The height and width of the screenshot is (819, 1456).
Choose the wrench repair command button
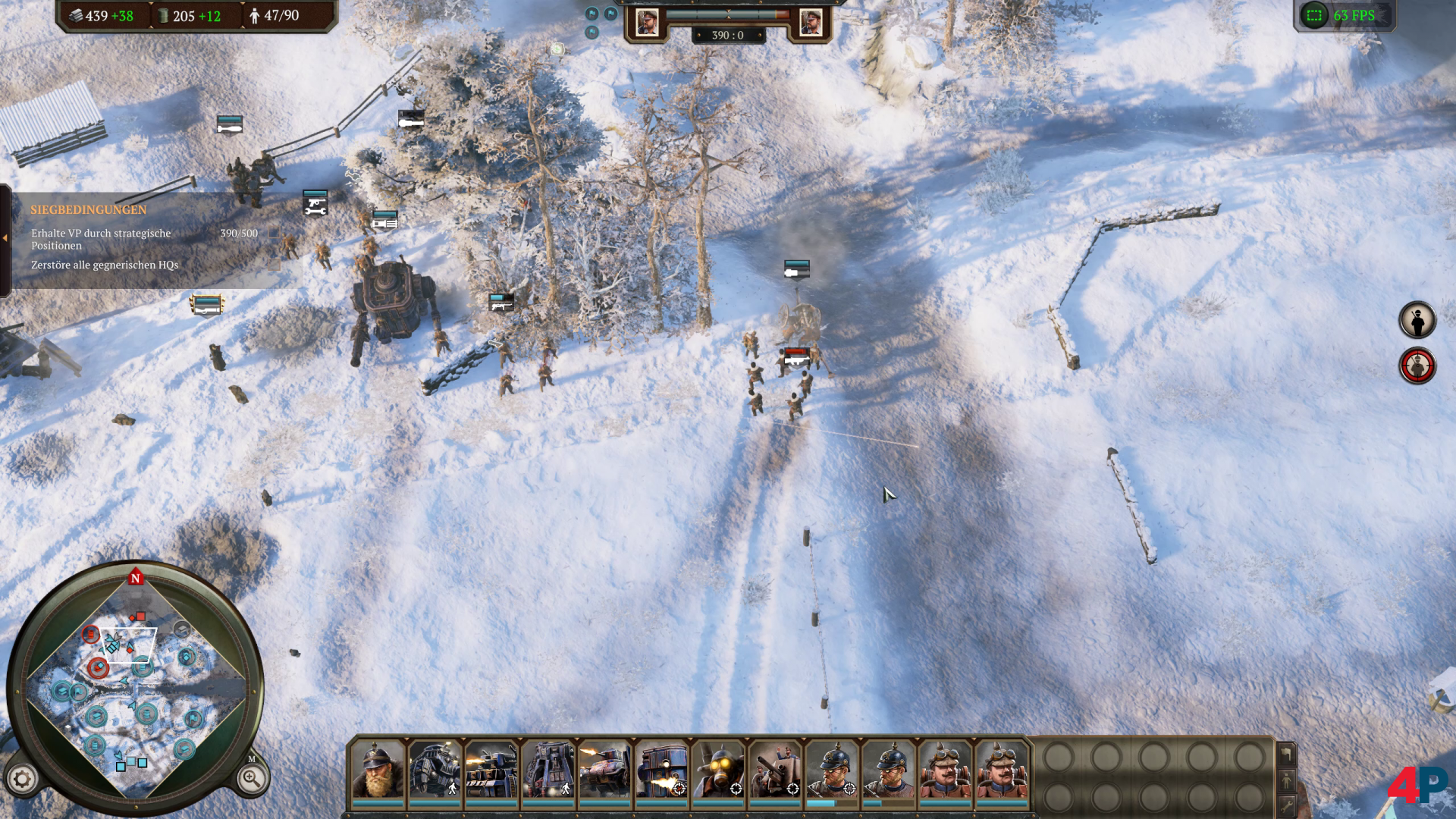(1287, 805)
